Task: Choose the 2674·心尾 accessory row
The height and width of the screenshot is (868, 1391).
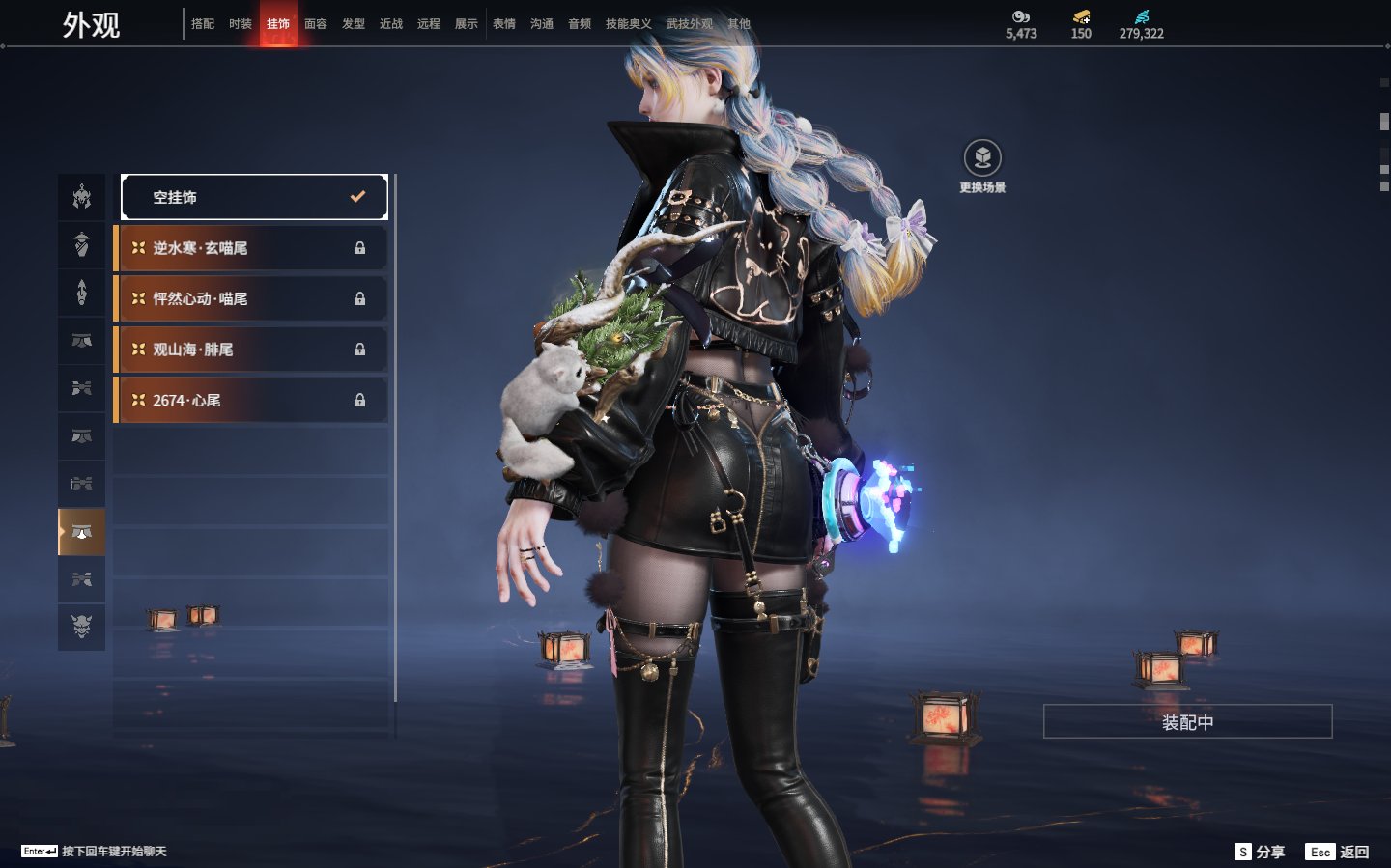Action: point(251,400)
